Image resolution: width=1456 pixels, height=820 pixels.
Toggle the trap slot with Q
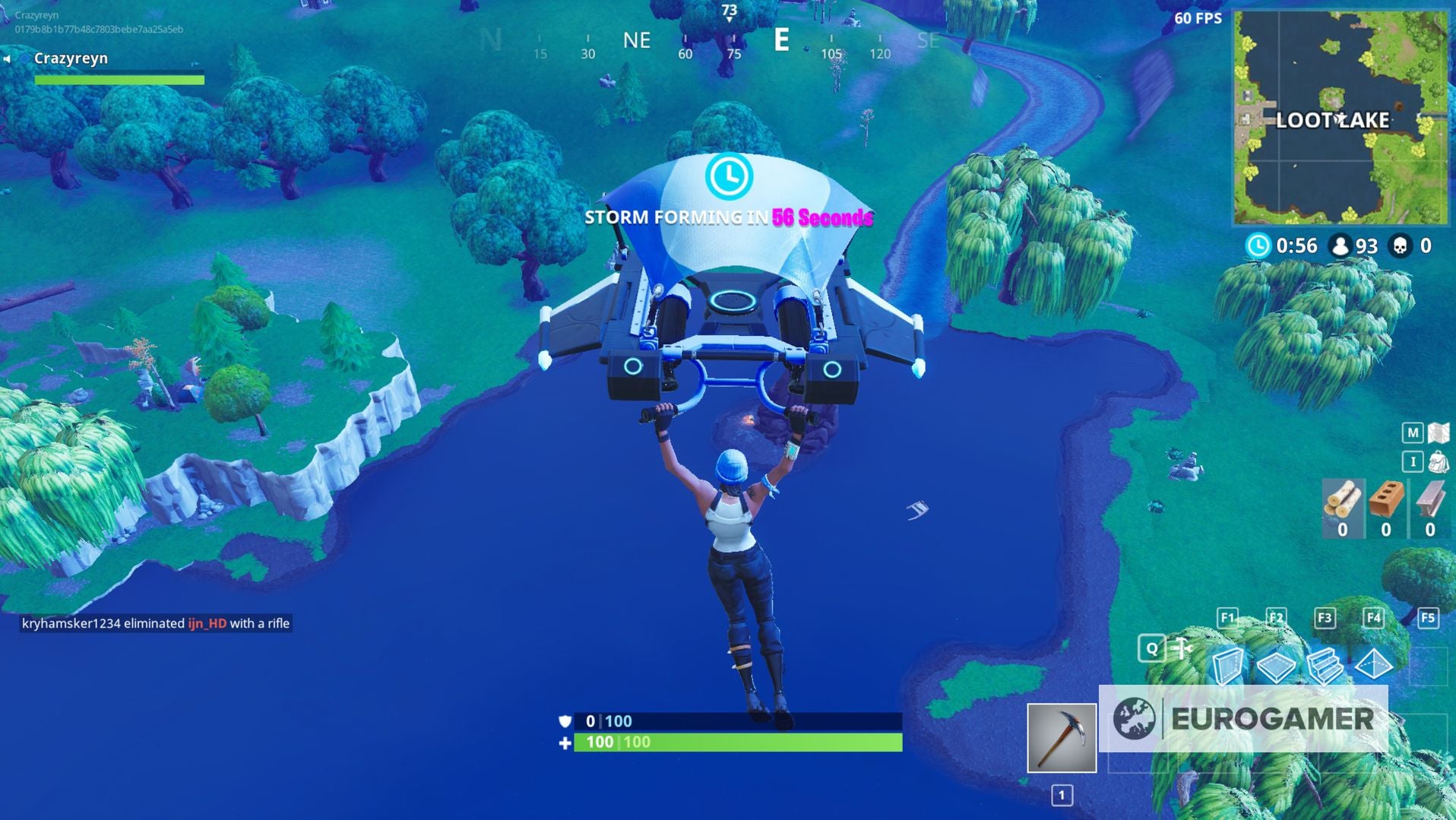(x=1154, y=649)
